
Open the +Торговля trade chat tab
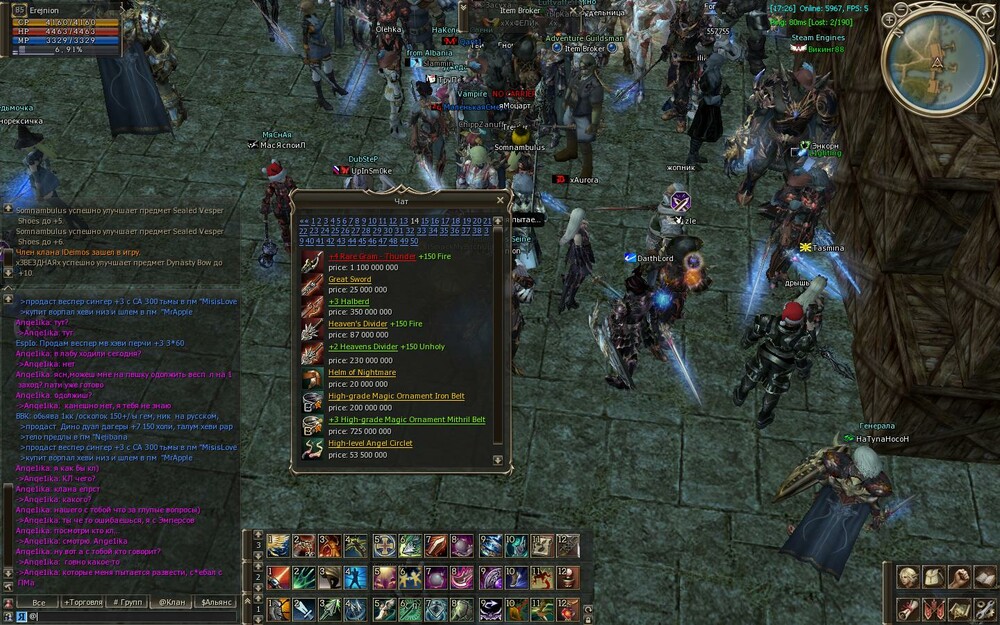83,603
